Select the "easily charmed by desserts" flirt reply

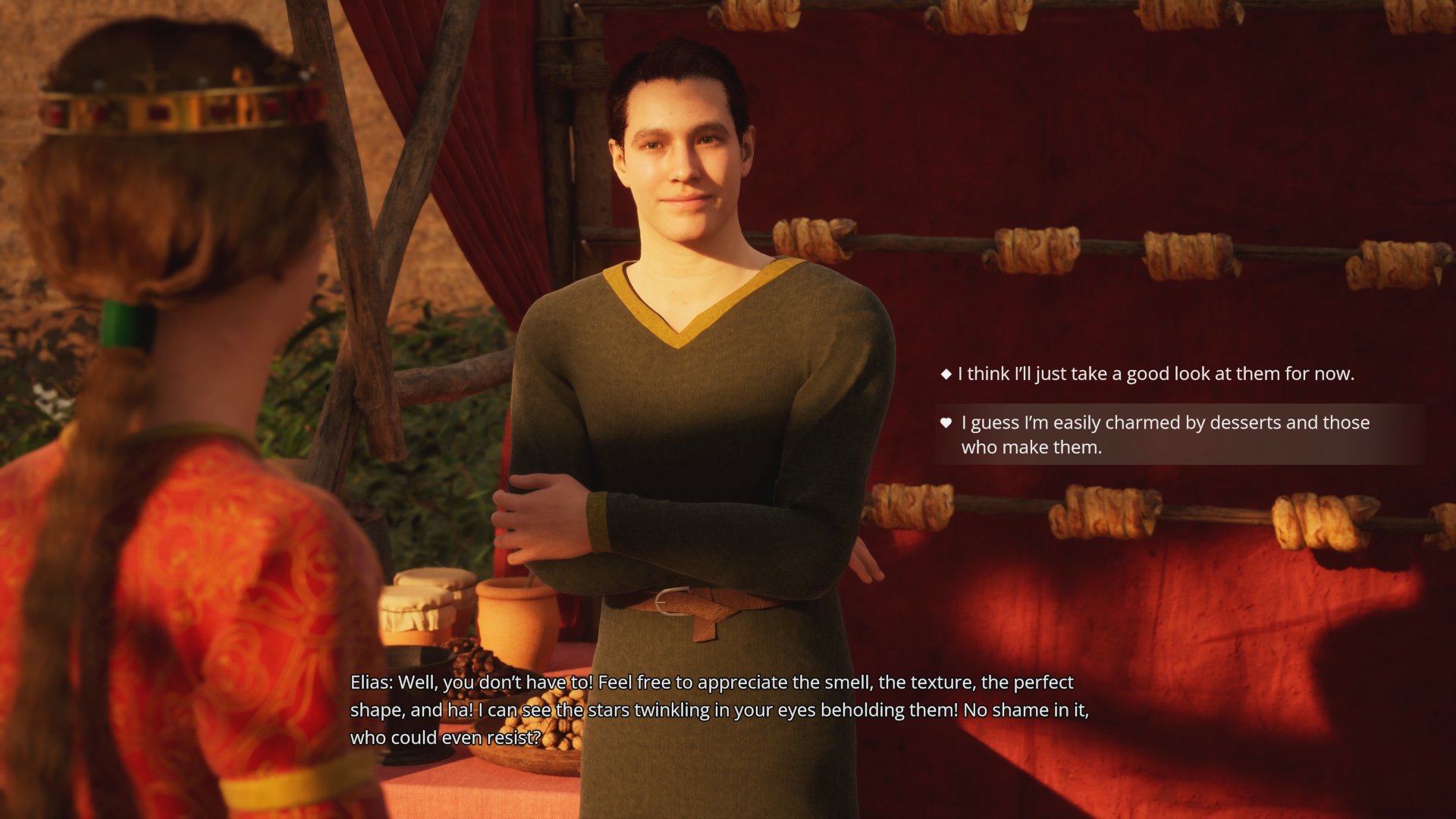point(1165,435)
